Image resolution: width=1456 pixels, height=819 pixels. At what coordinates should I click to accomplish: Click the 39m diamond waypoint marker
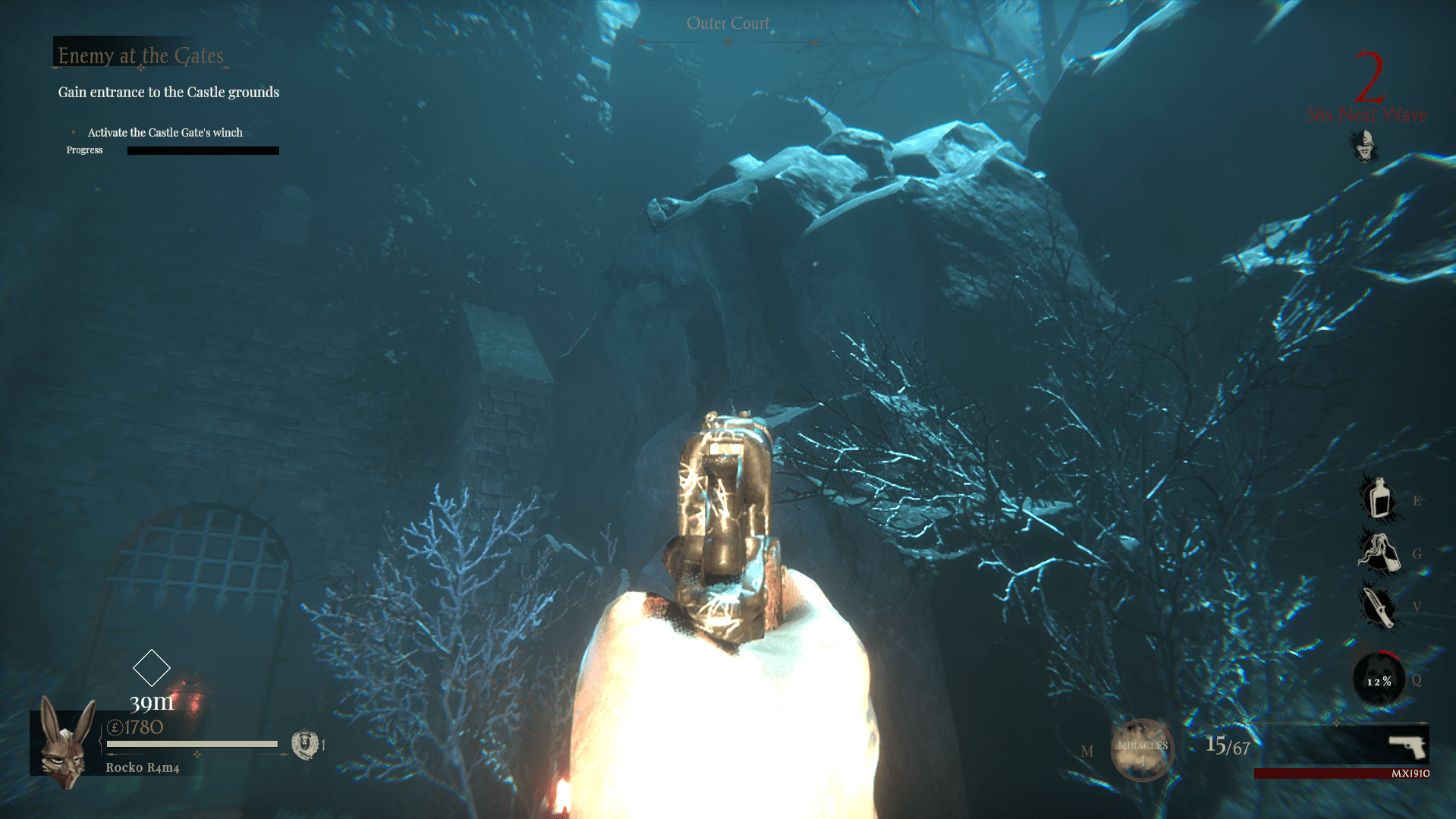(x=153, y=667)
